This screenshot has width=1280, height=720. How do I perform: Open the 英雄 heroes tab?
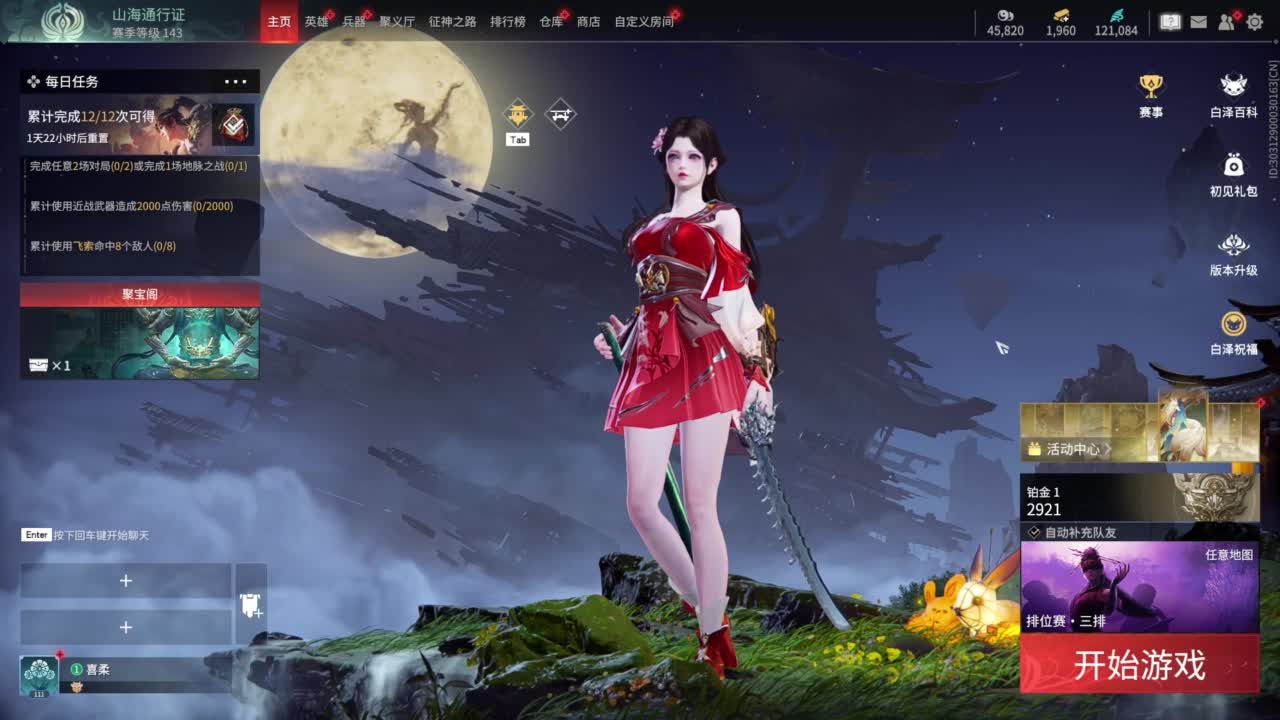tap(316, 21)
